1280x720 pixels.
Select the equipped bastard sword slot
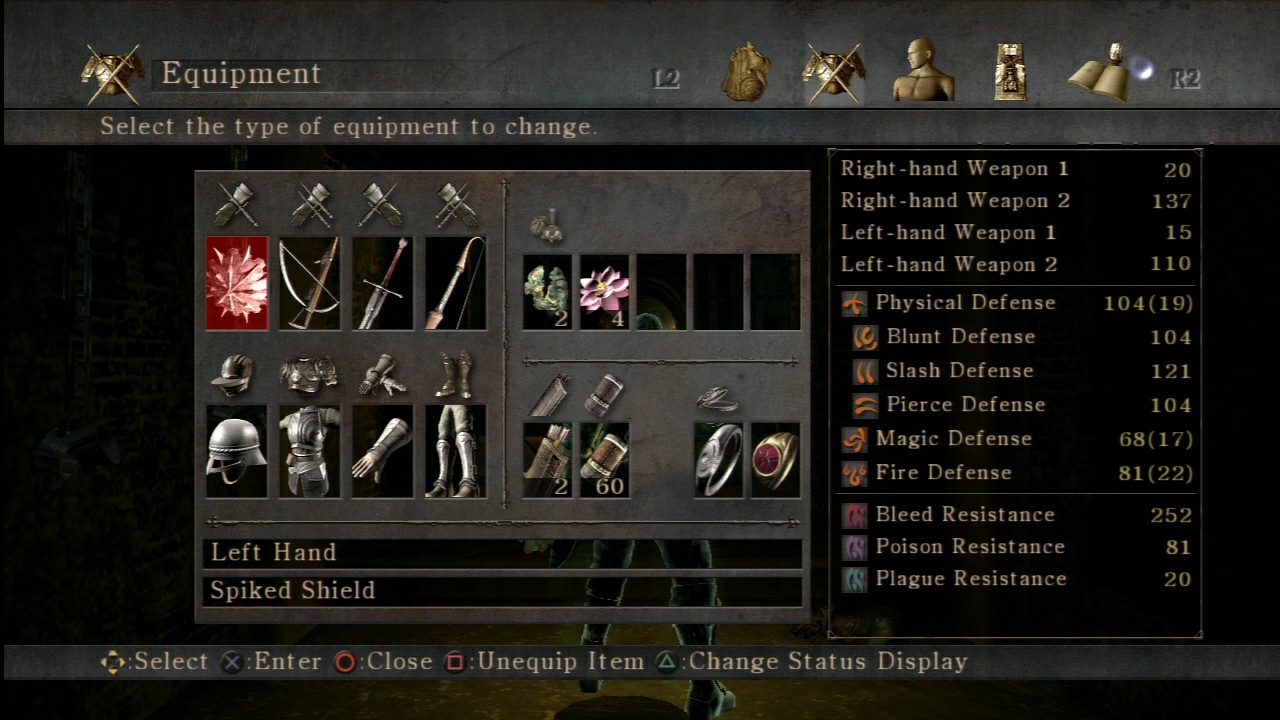tap(381, 283)
